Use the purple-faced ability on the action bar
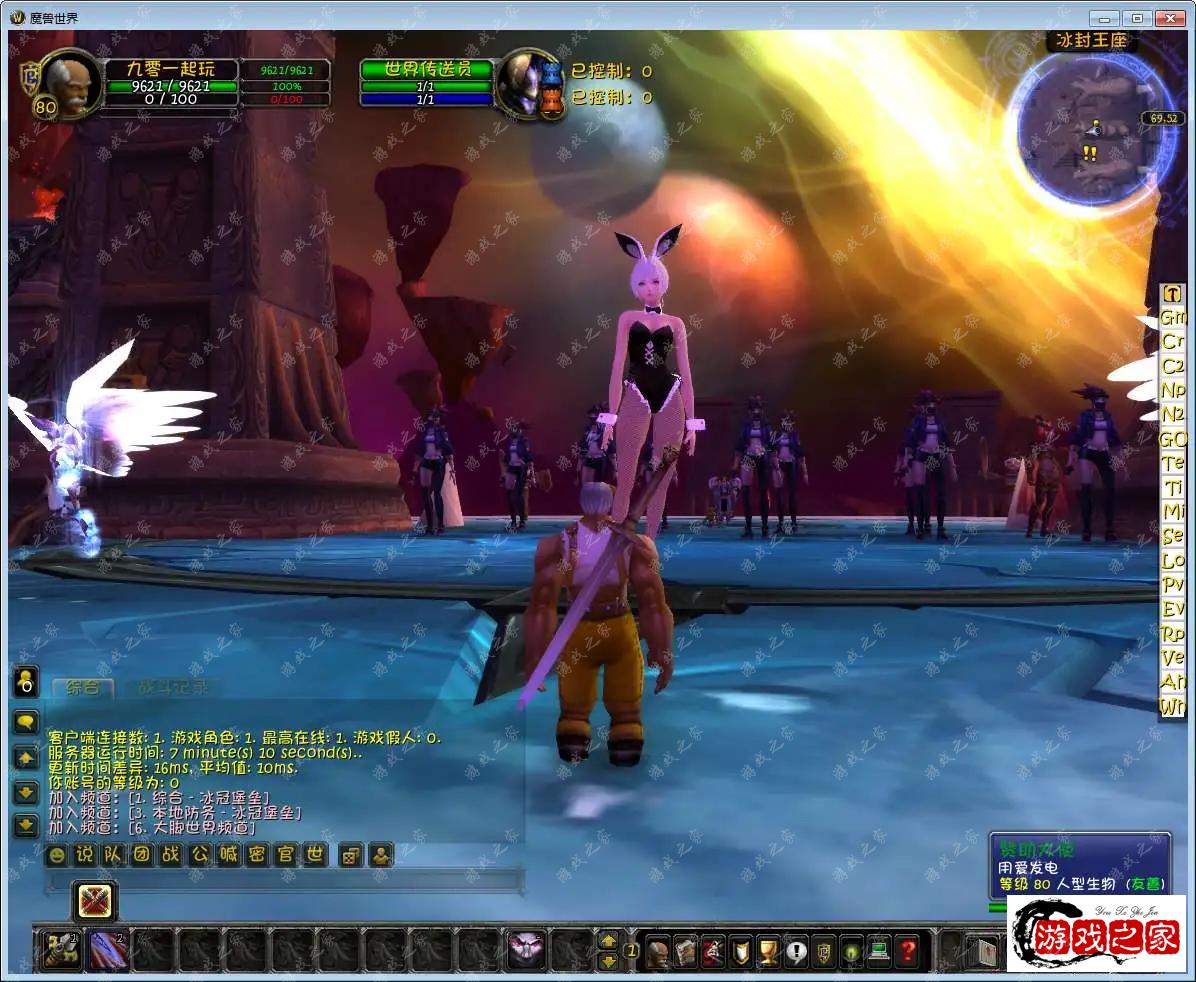Viewport: 1196px width, 982px height. pos(526,949)
